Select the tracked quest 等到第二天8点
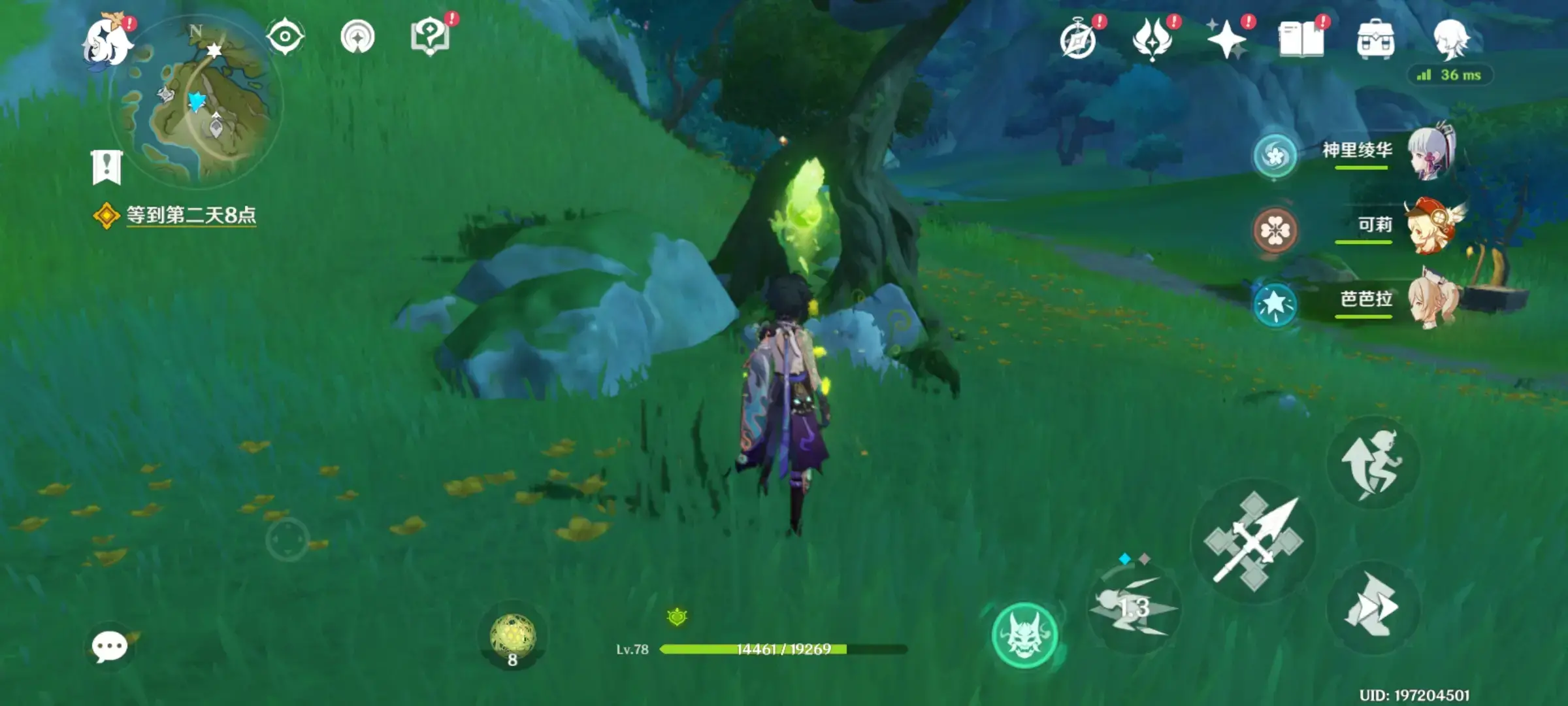The height and width of the screenshot is (706, 1568). pos(190,215)
